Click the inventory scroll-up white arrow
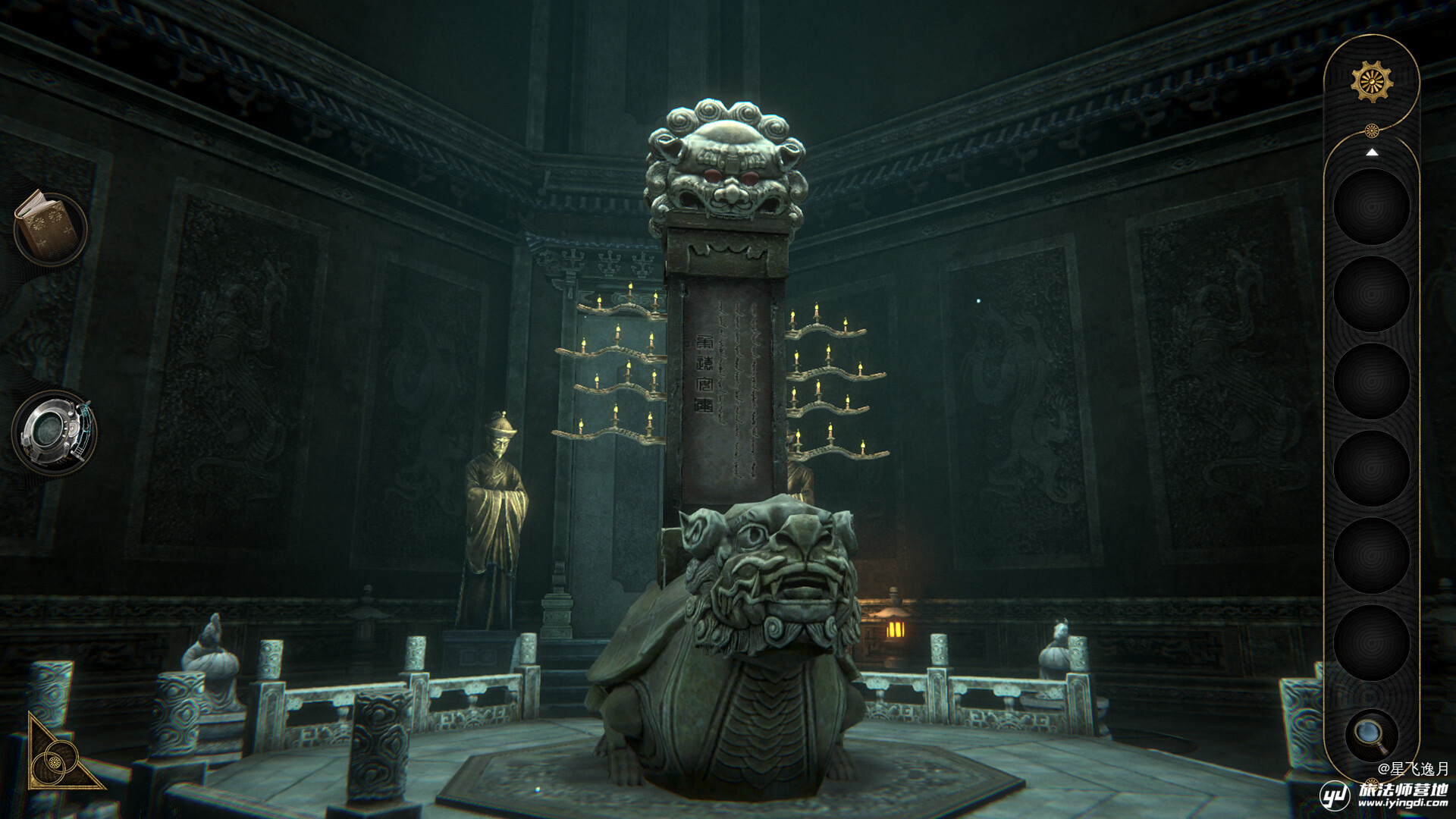Image resolution: width=1456 pixels, height=819 pixels. click(x=1371, y=152)
